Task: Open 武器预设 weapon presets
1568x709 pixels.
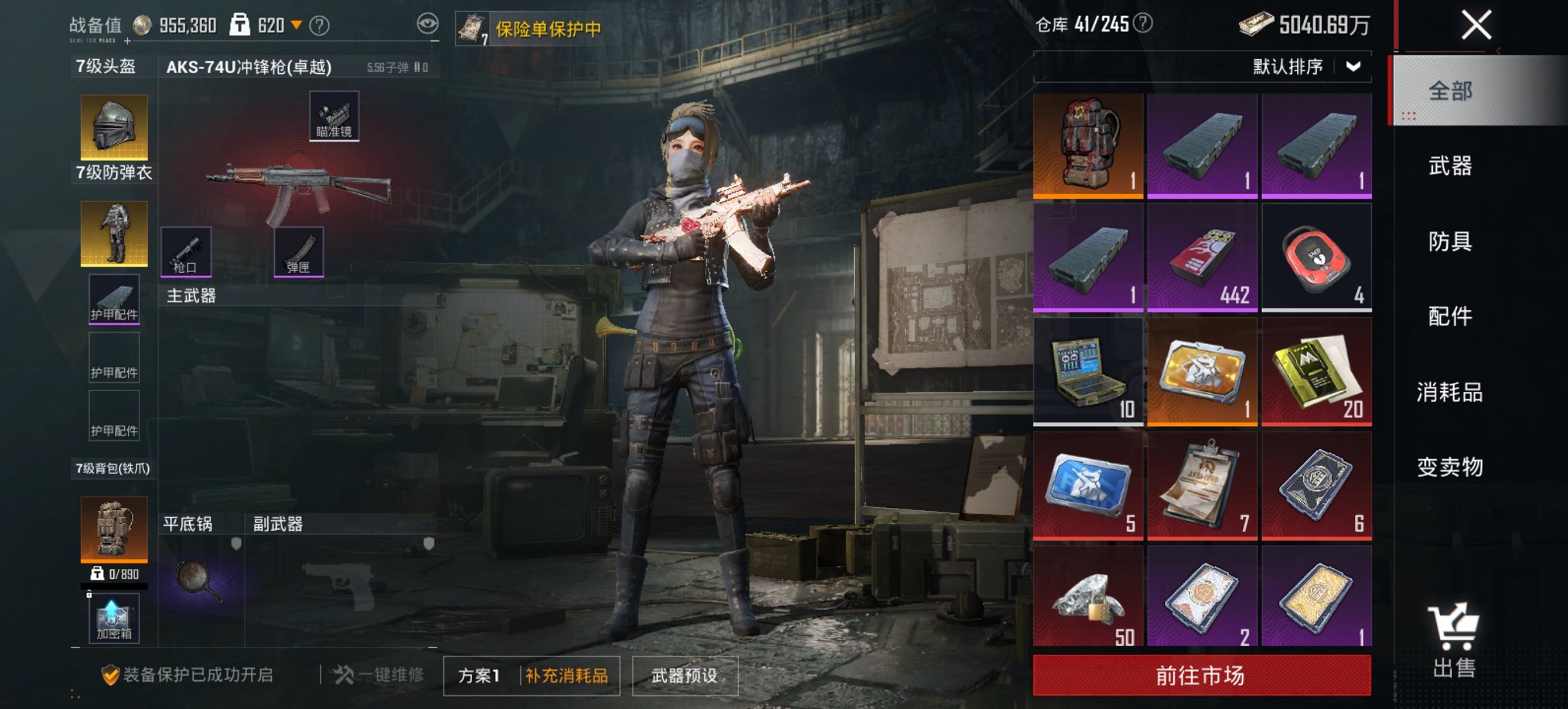Action: (x=686, y=673)
